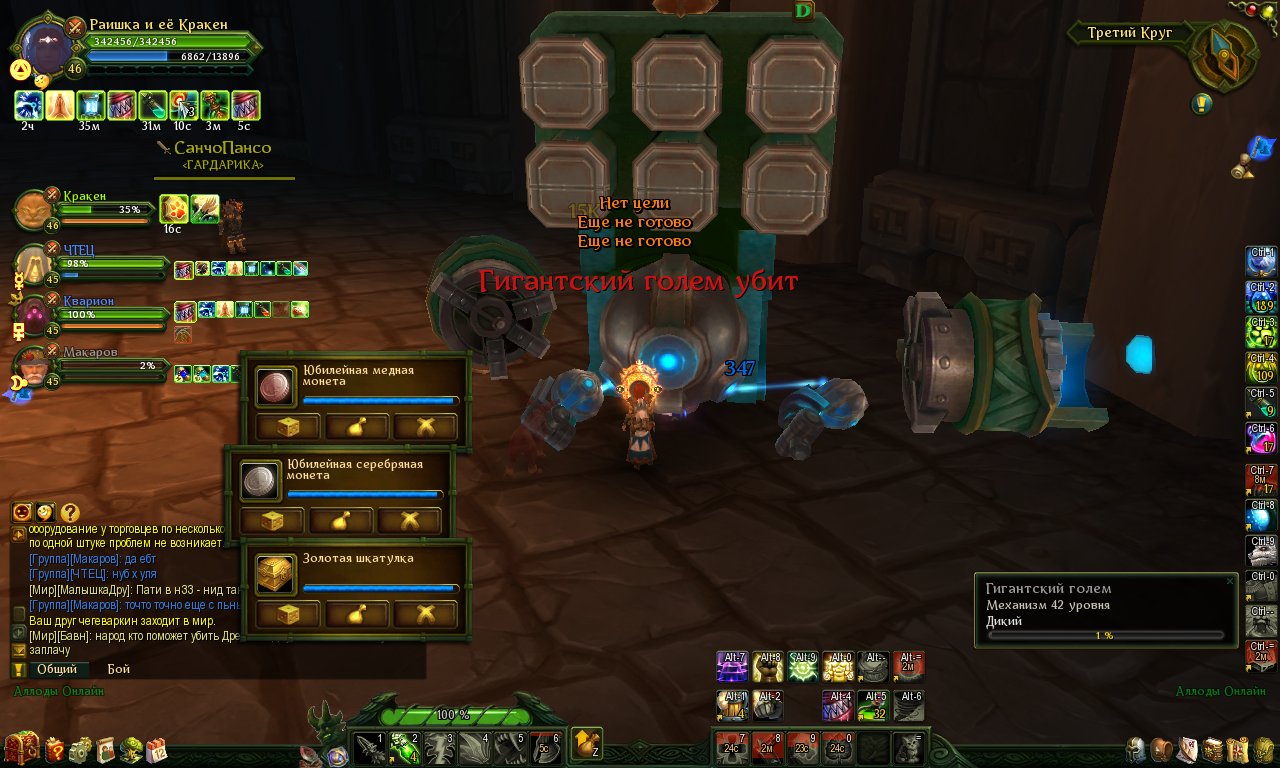Activate the Alt-7 purple ability icon
This screenshot has height=768, width=1280.
click(732, 665)
